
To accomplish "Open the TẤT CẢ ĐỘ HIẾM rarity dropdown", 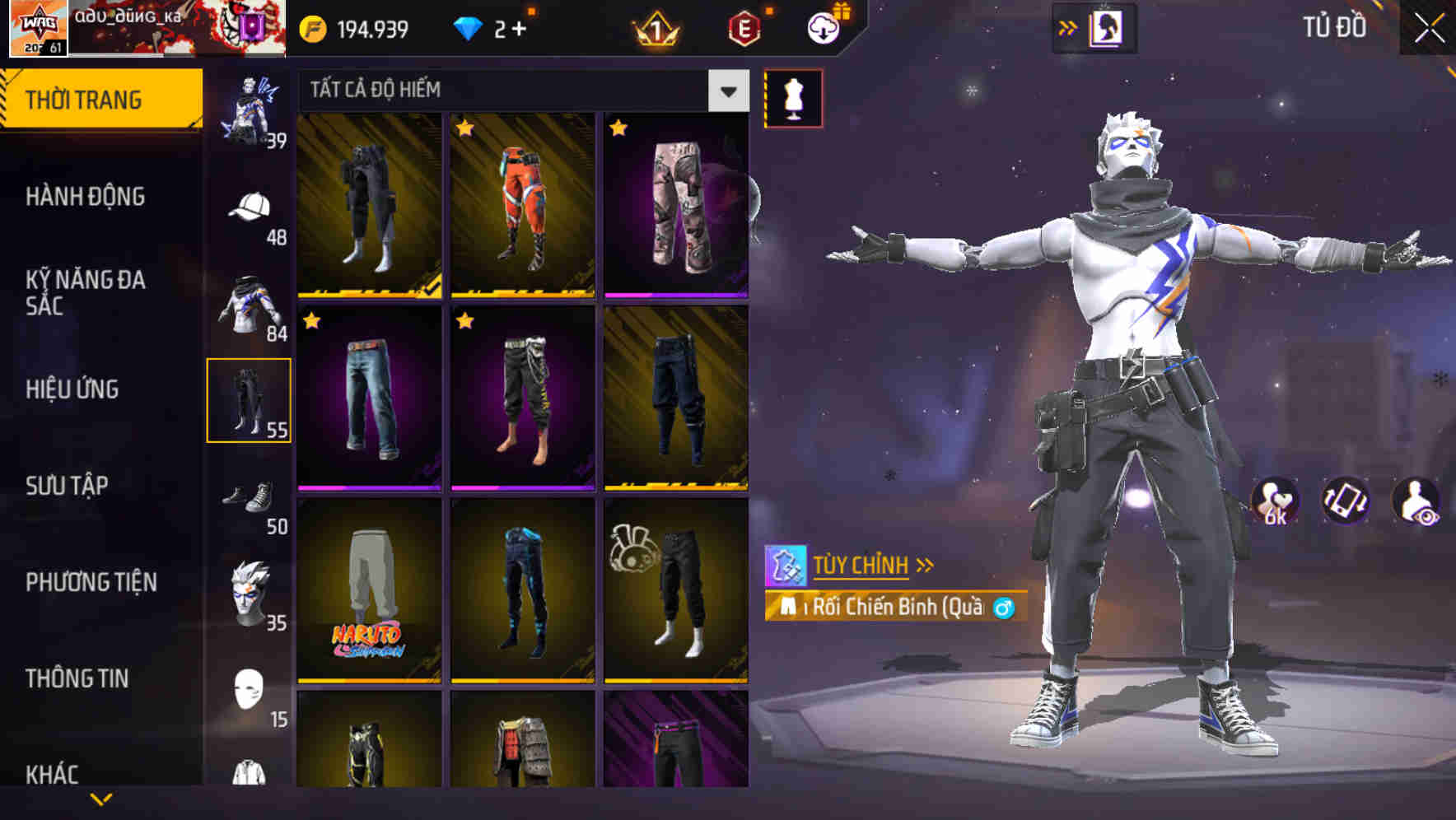I will point(519,91).
